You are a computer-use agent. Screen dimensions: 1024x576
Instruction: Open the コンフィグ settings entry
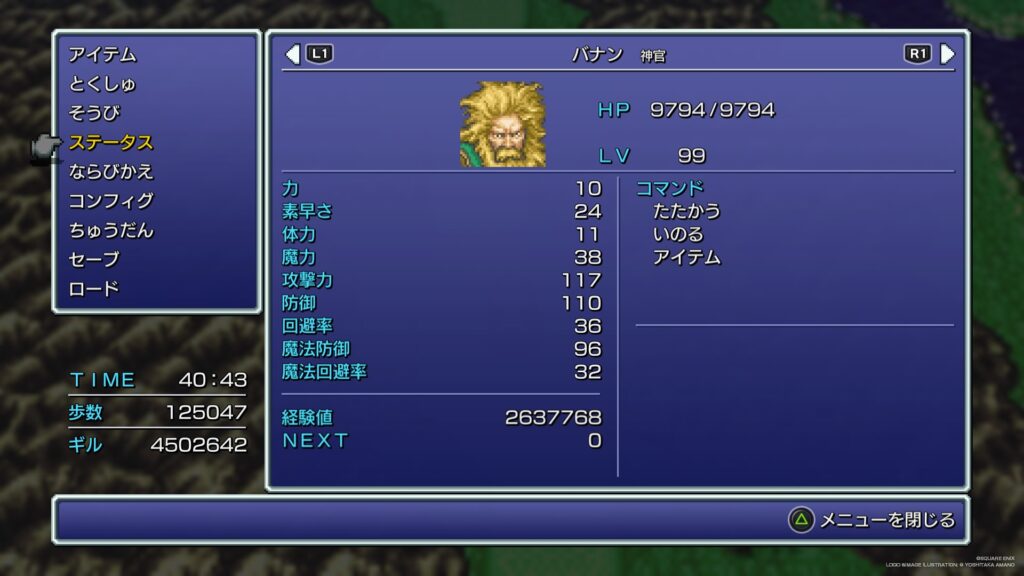pos(111,201)
